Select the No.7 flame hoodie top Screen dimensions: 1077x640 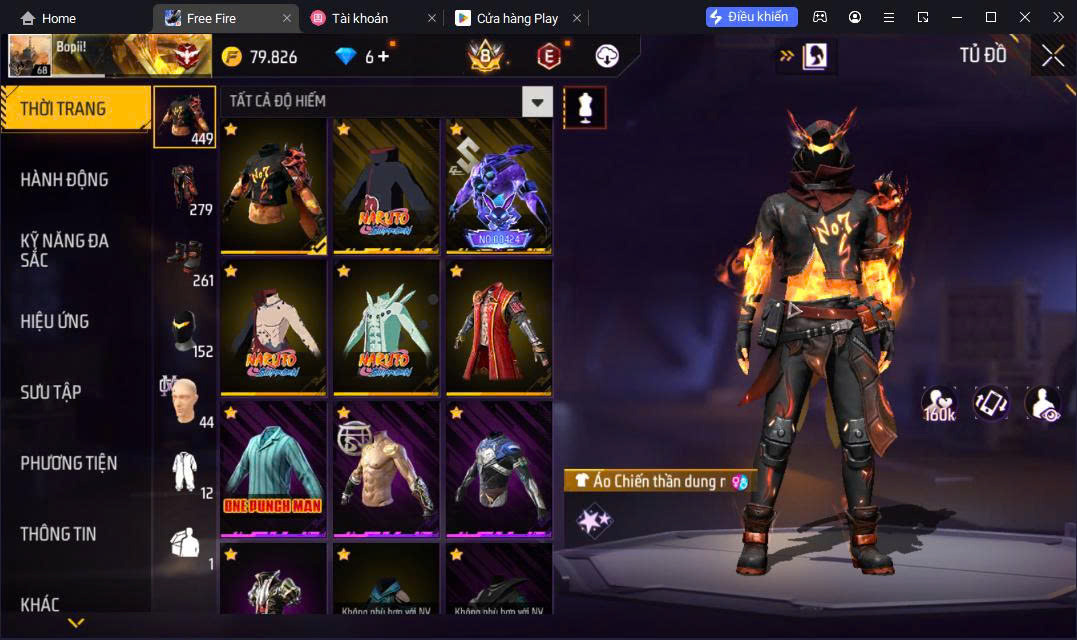click(x=273, y=186)
